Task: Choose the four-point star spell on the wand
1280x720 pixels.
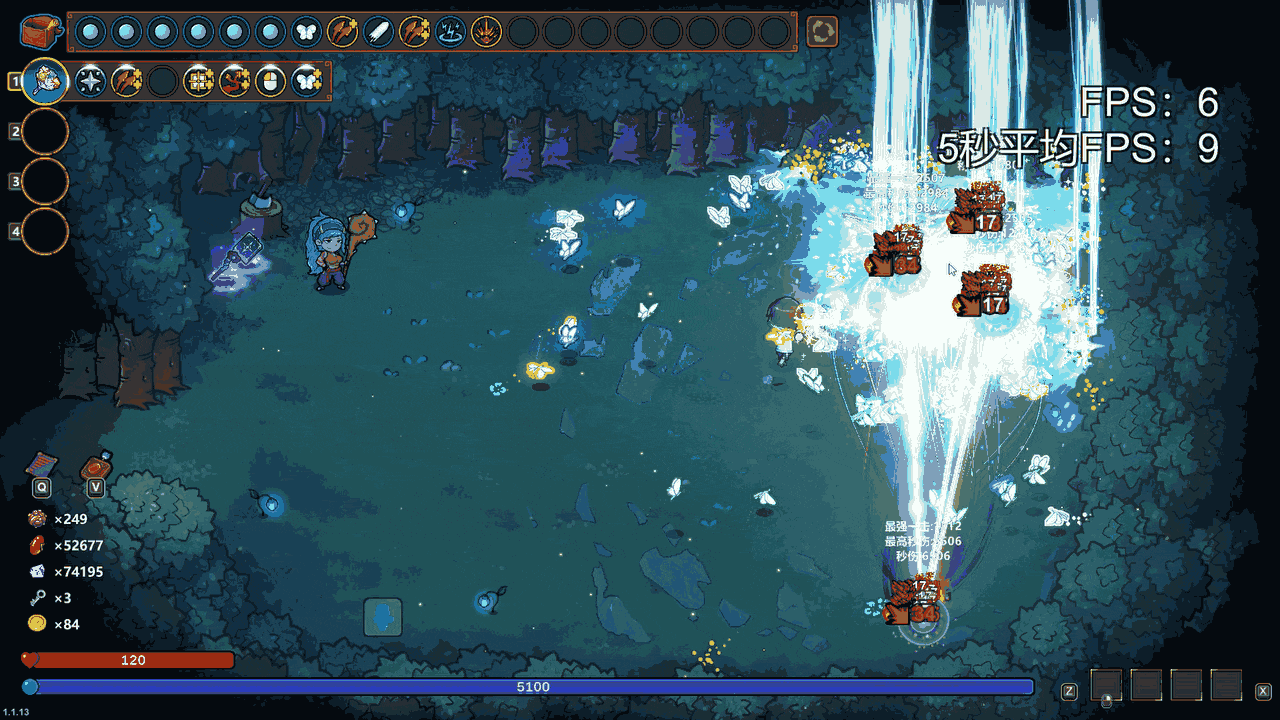Action: (91, 81)
